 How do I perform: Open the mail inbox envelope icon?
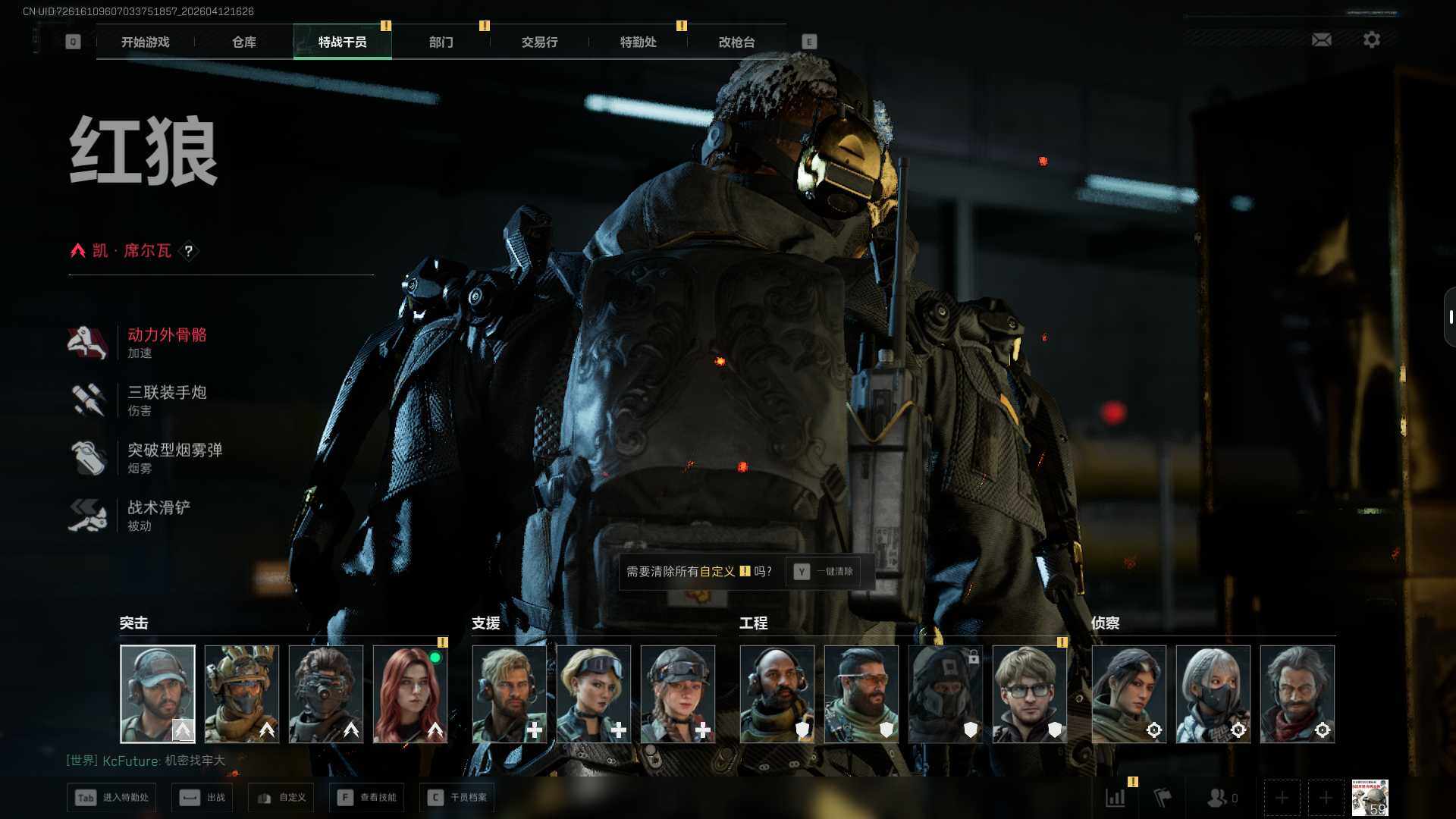(1321, 39)
